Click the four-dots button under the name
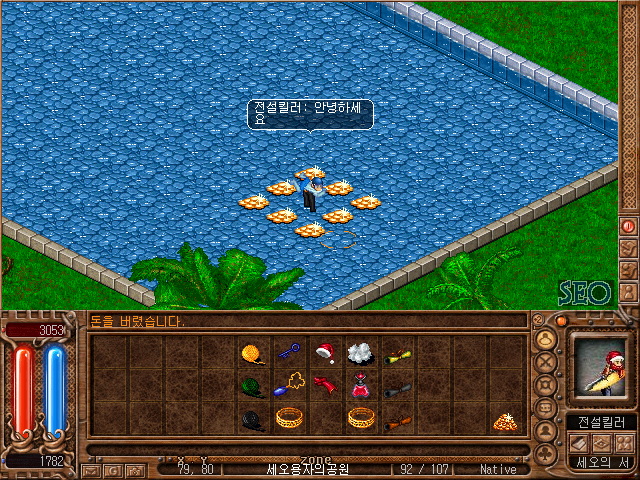Viewport: 640px width, 480px height. [x=624, y=443]
